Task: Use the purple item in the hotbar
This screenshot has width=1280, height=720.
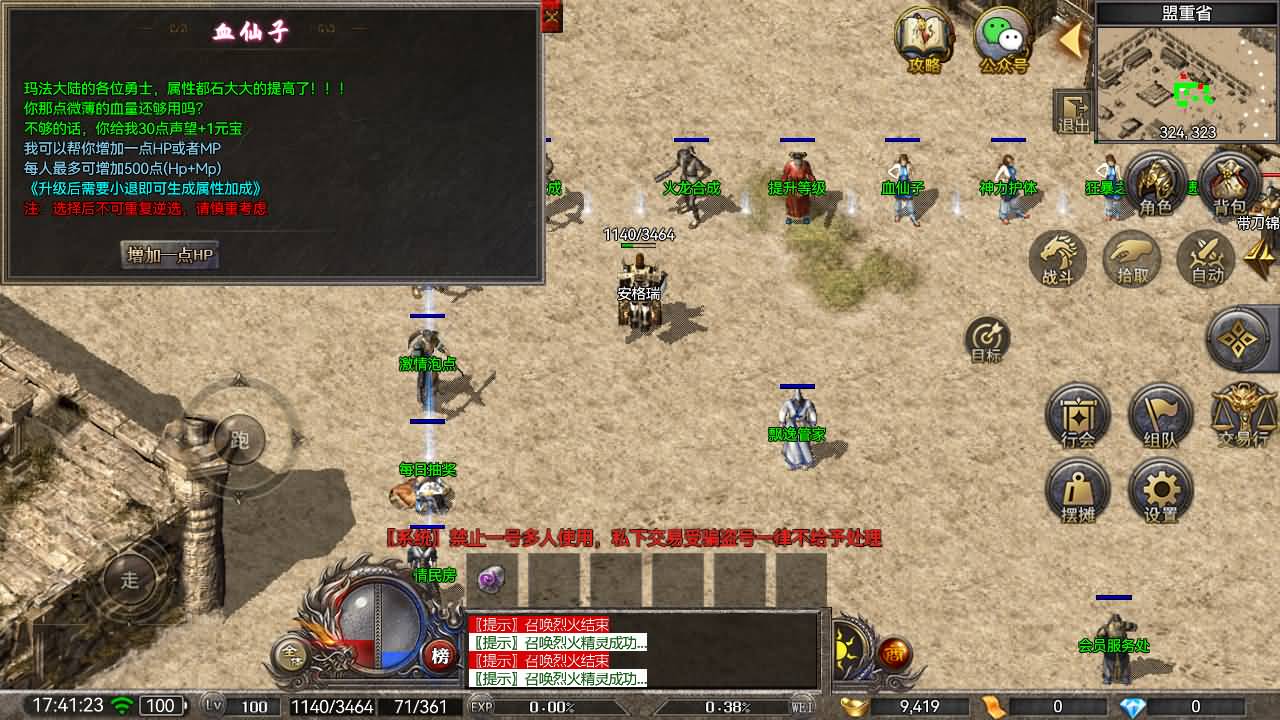Action: 490,579
